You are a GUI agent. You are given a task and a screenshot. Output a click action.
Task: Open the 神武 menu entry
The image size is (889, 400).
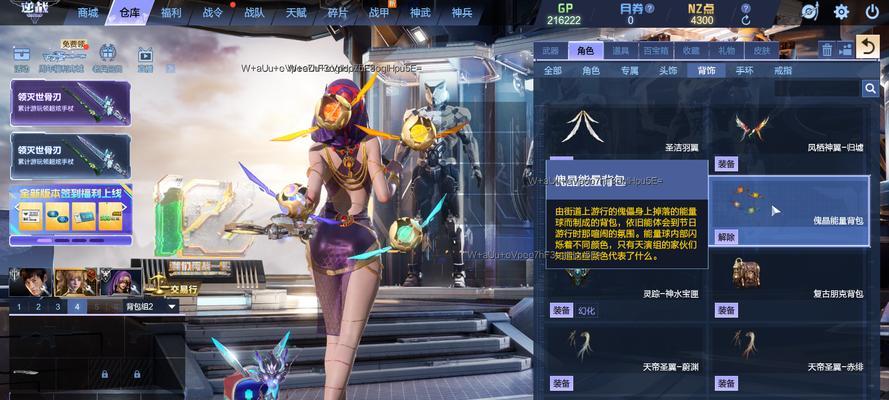pos(420,13)
